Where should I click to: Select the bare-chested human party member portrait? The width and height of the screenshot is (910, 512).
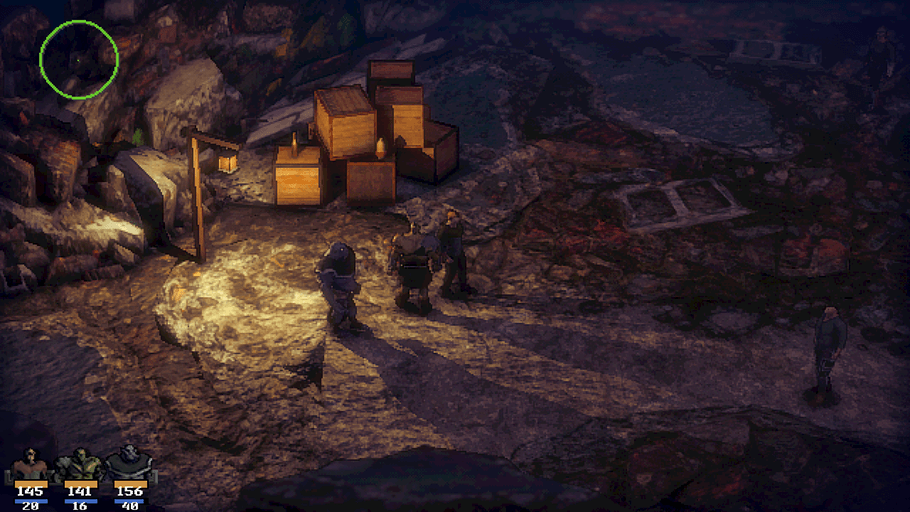pyautogui.click(x=30, y=465)
